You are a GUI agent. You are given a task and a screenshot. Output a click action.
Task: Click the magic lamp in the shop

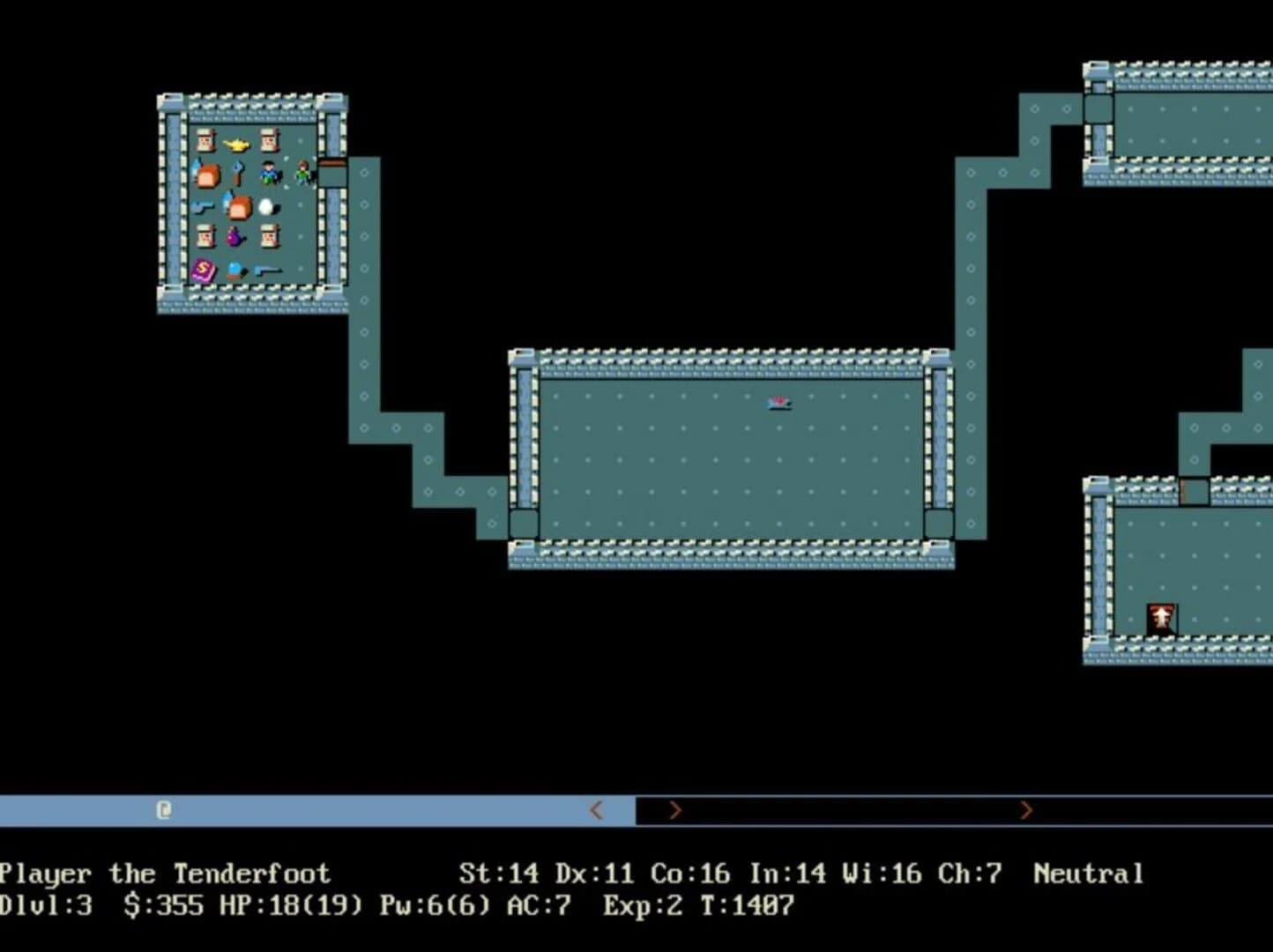236,145
